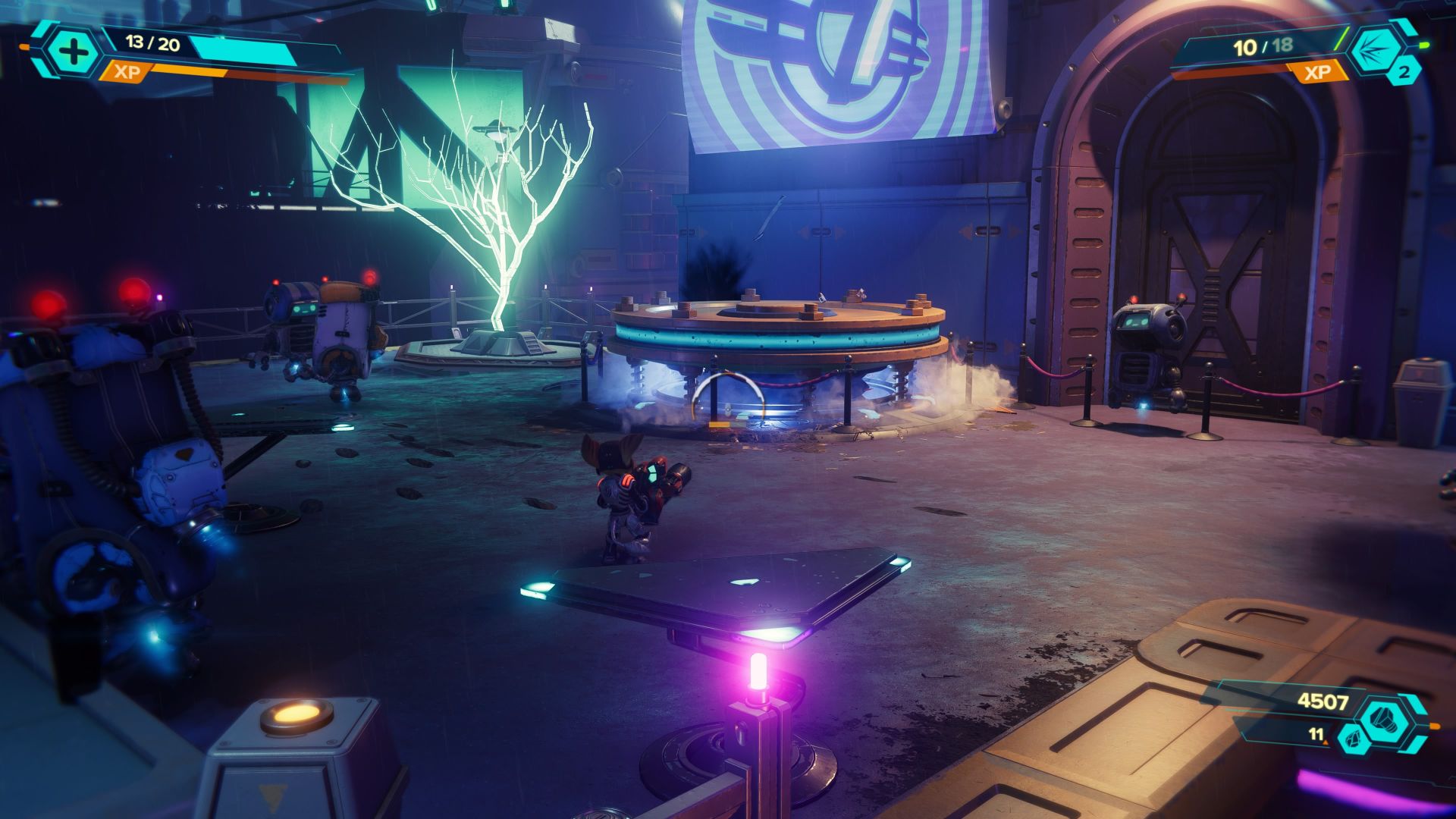This screenshot has width=1456, height=819.
Task: Click the ammo count badge showing 2
Action: point(1405,71)
